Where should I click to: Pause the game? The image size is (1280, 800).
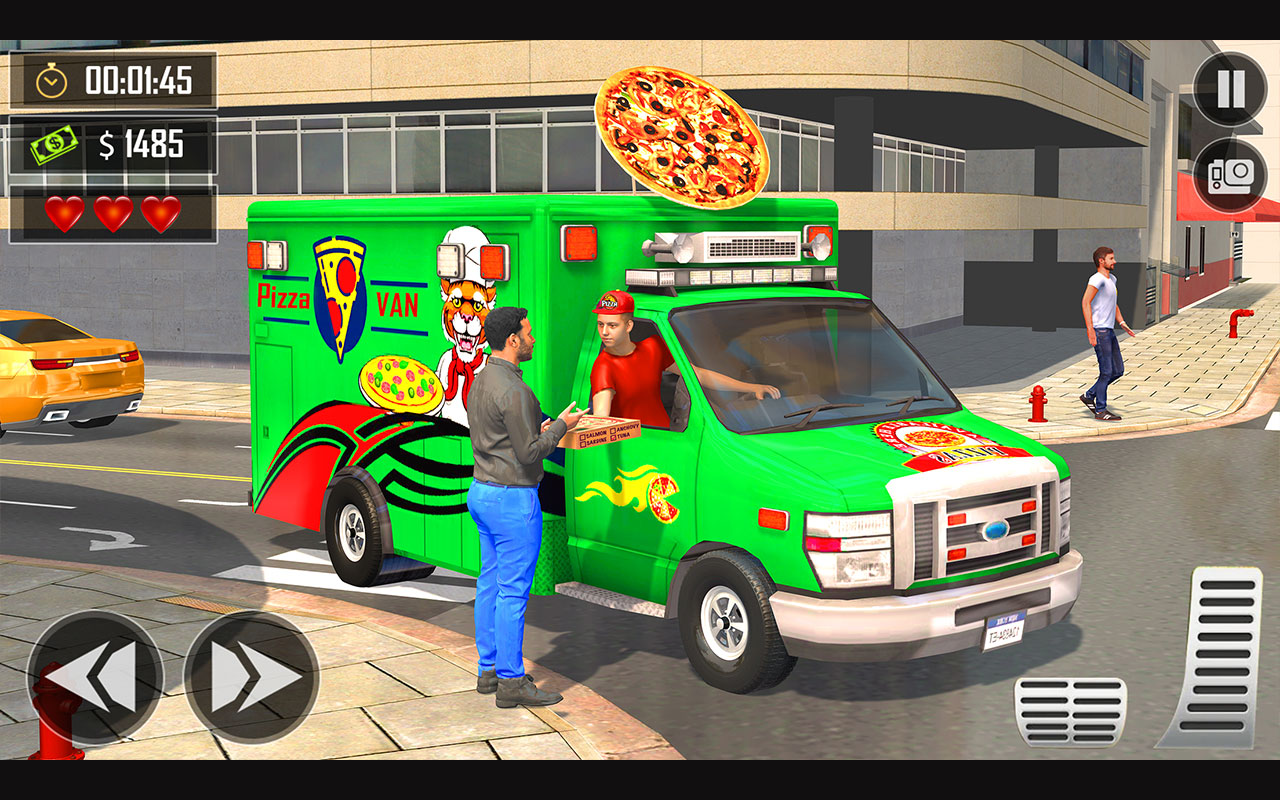tap(1228, 88)
